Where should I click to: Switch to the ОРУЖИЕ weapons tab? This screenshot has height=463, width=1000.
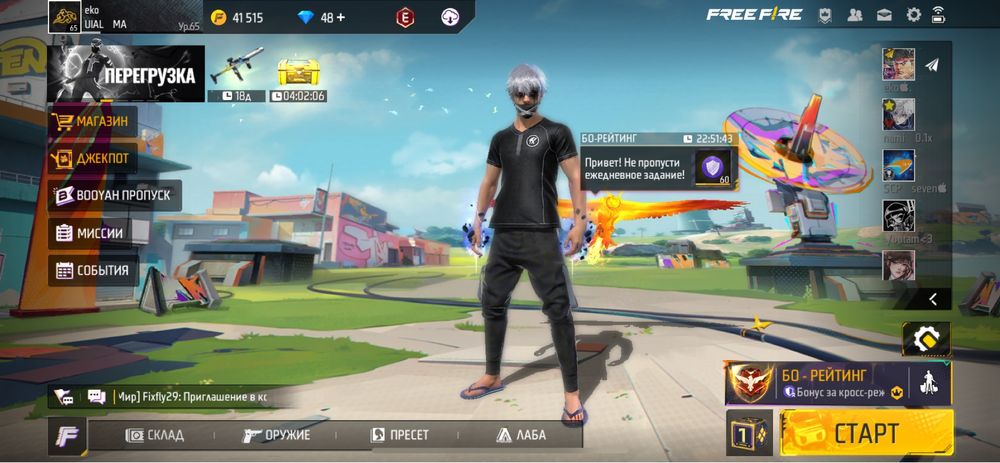click(277, 435)
